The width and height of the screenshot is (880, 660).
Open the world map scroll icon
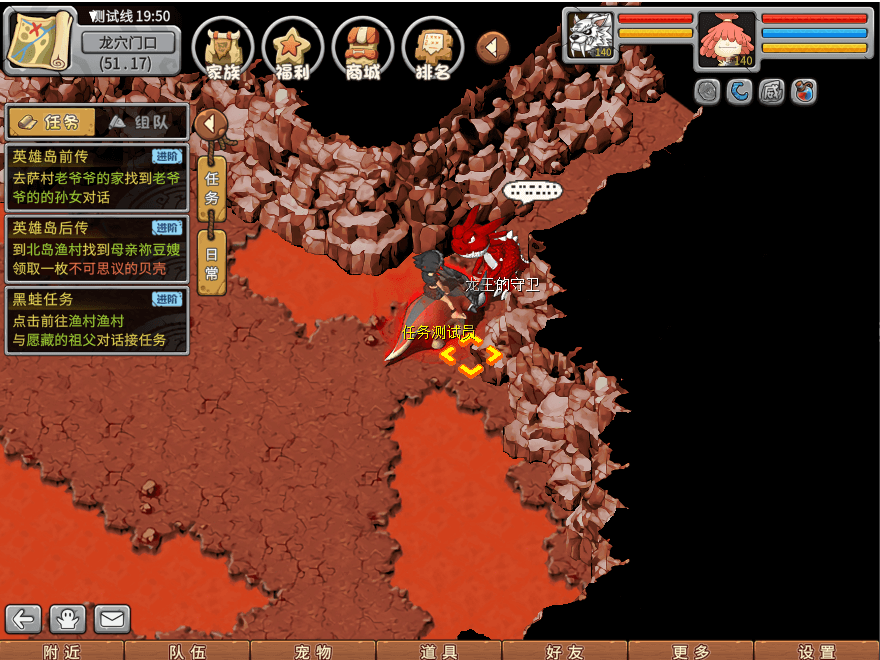point(40,40)
